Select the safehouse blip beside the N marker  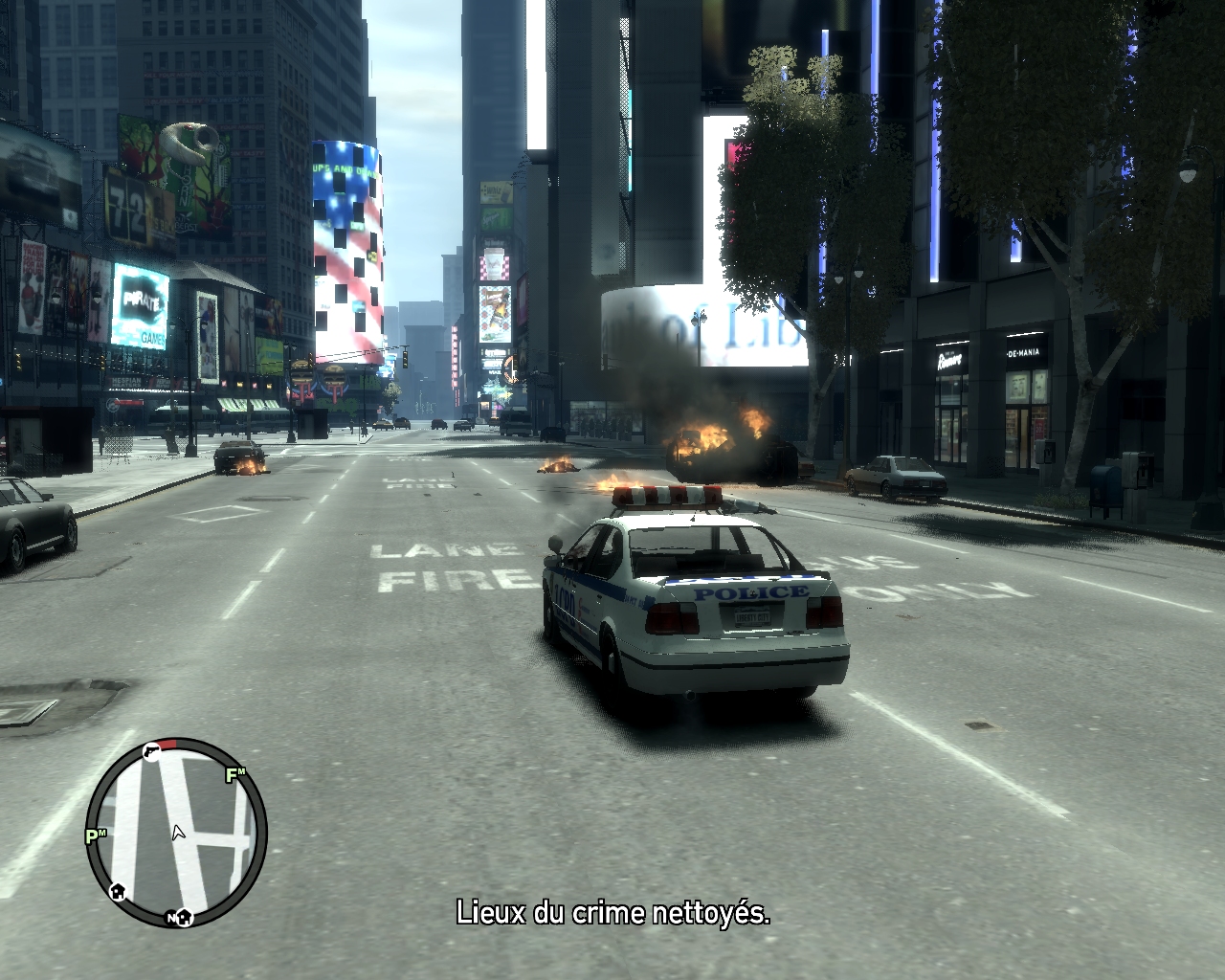tap(186, 918)
